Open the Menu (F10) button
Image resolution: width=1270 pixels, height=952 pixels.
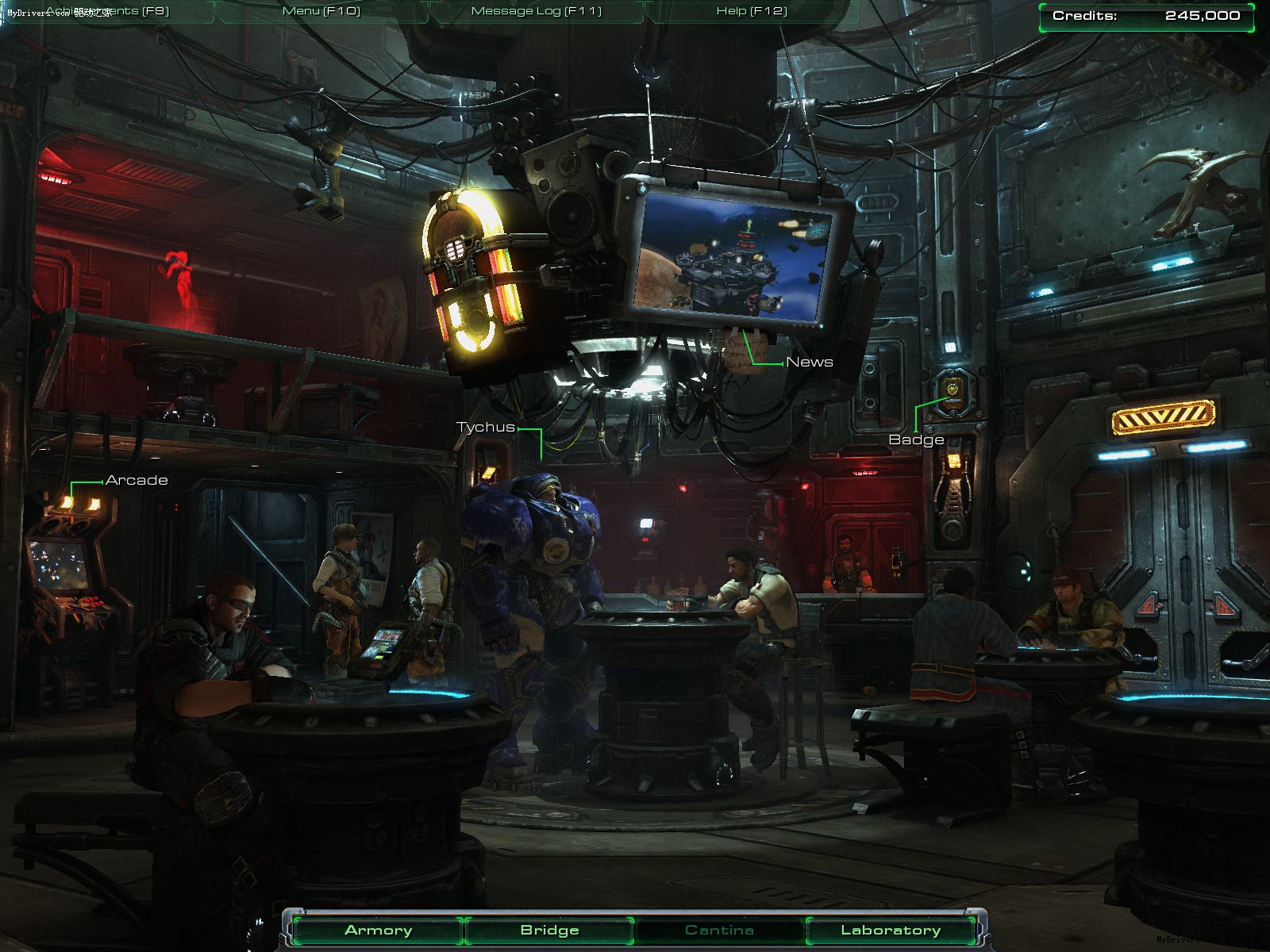(x=321, y=11)
